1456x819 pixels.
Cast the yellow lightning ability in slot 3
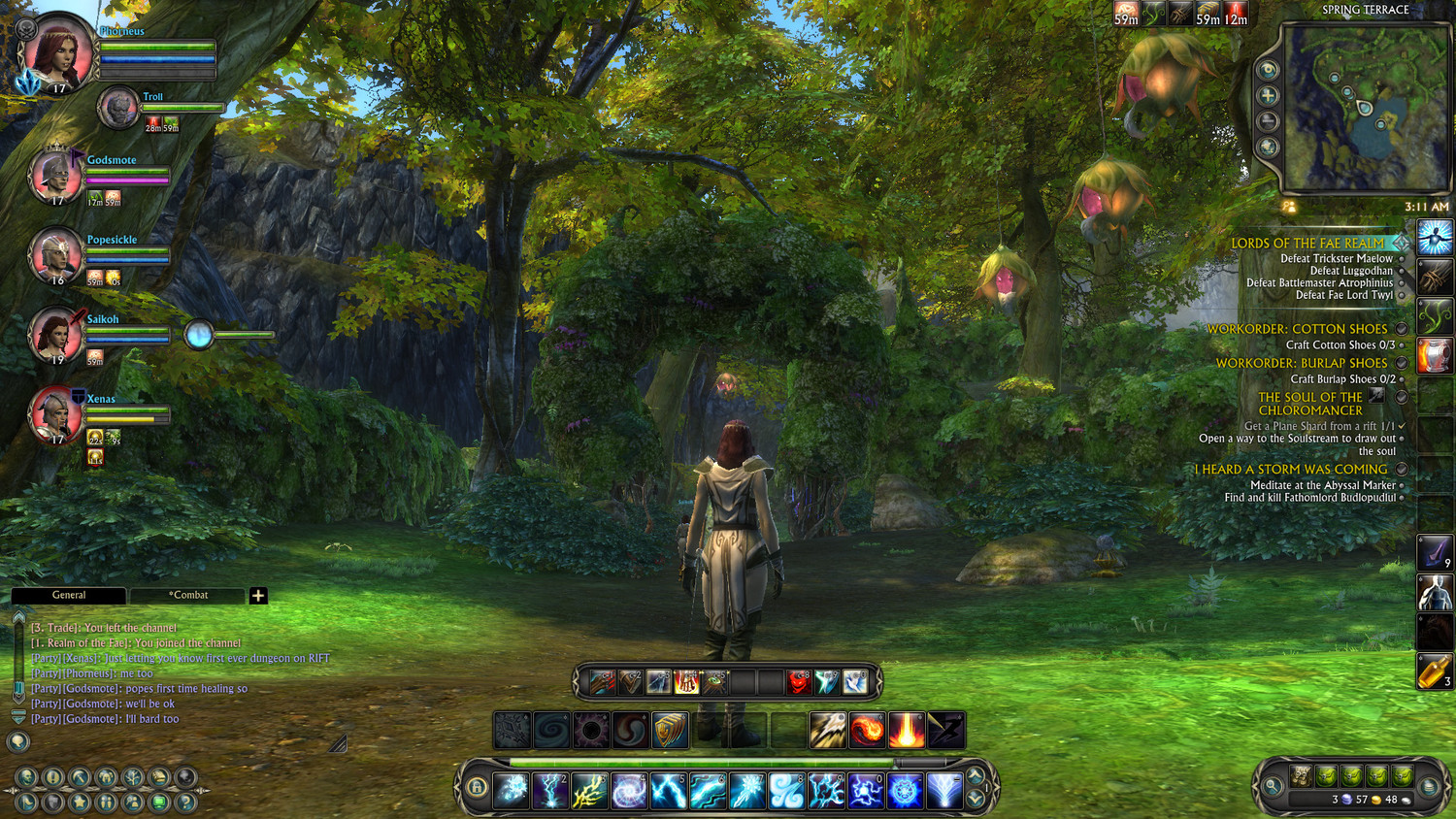pyautogui.click(x=589, y=791)
